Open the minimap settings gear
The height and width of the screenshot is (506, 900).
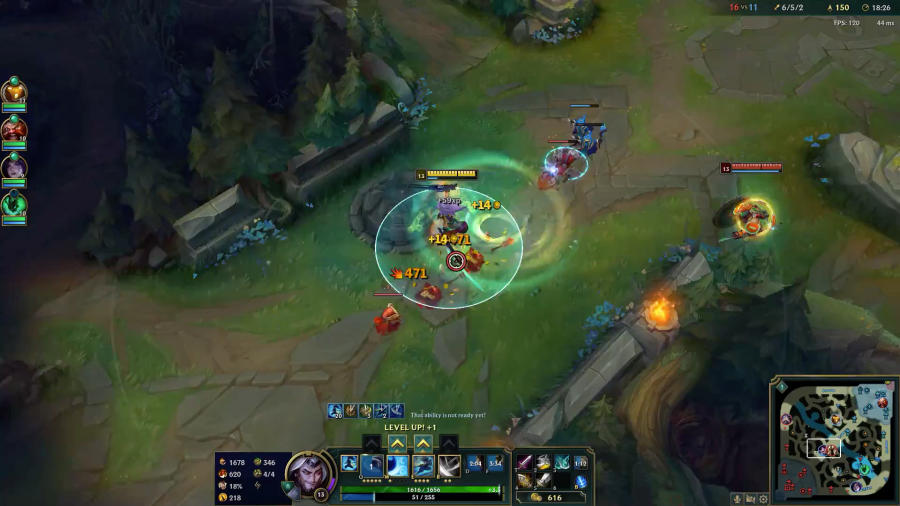tap(764, 498)
